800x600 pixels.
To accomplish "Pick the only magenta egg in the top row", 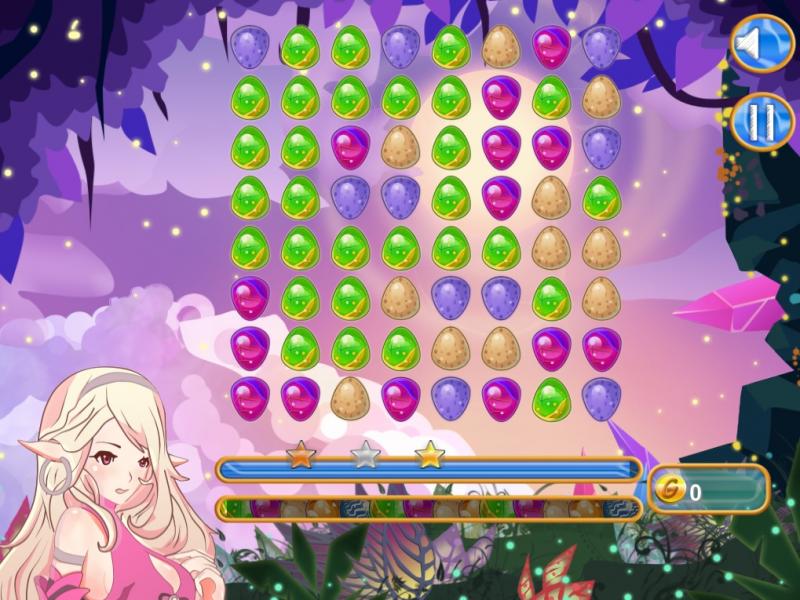I will 550,47.
